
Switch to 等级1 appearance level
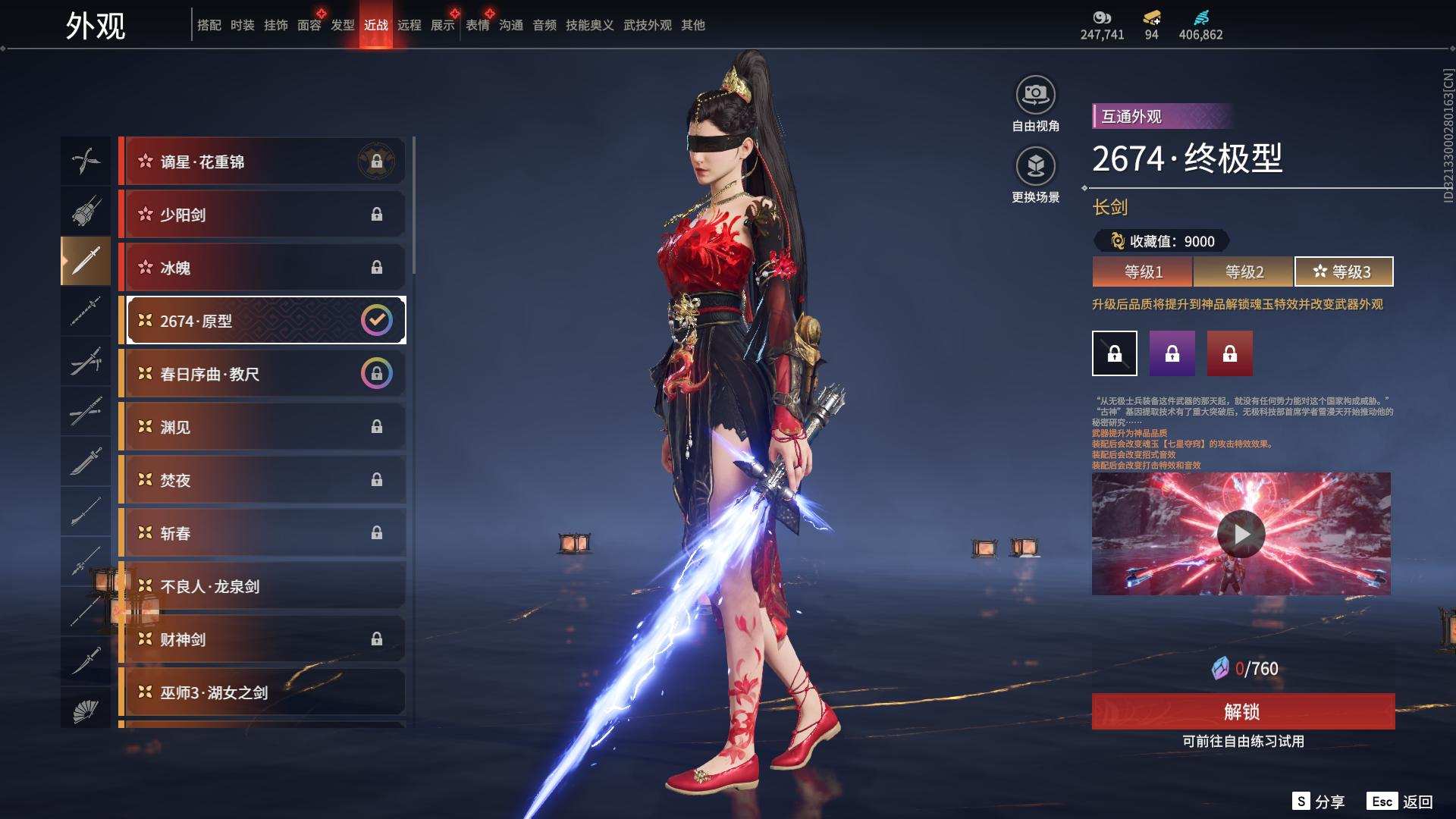(x=1143, y=271)
